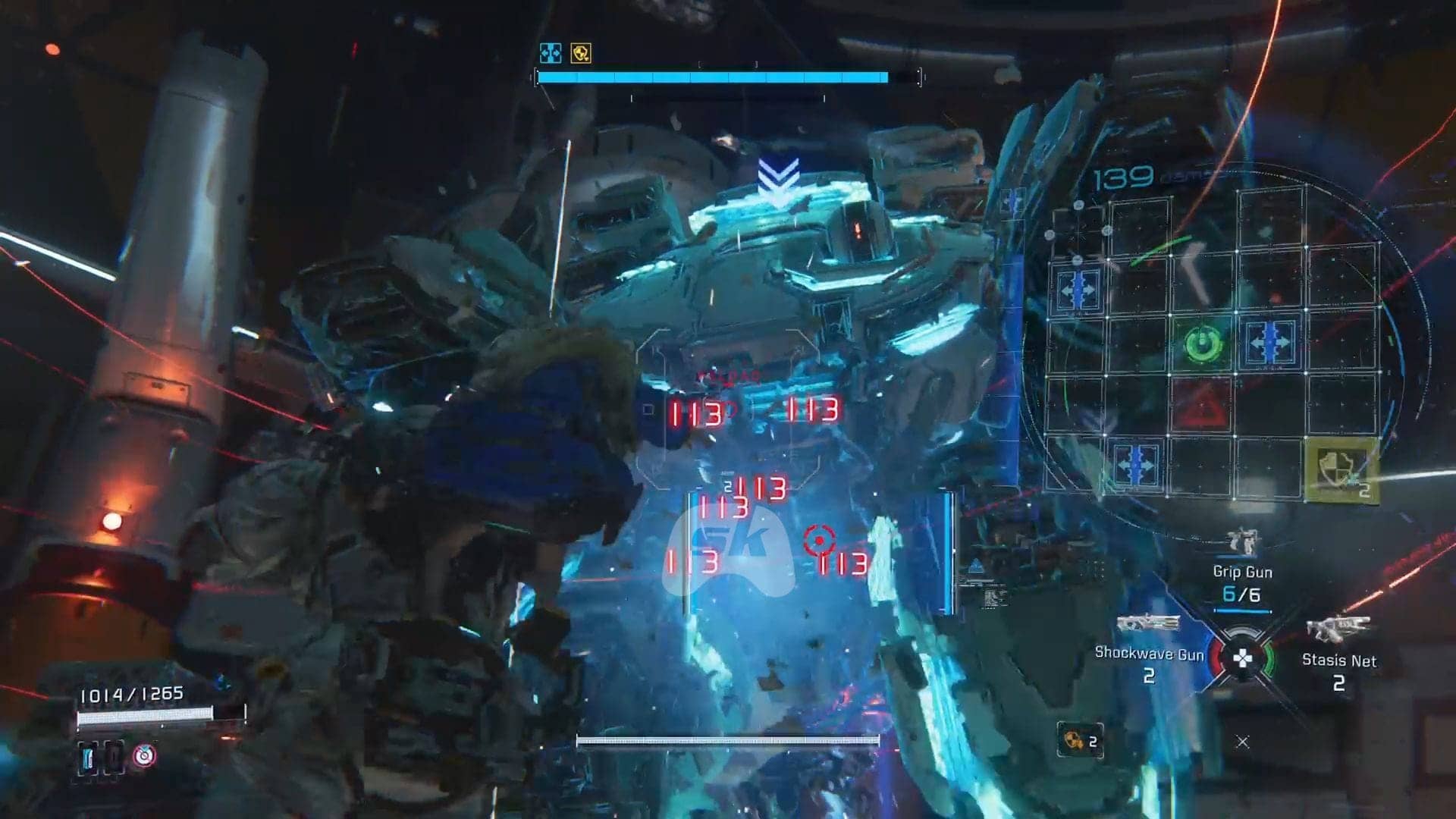Select the yellow shield node in the grid
This screenshot has height=819, width=1456.
[x=1340, y=469]
